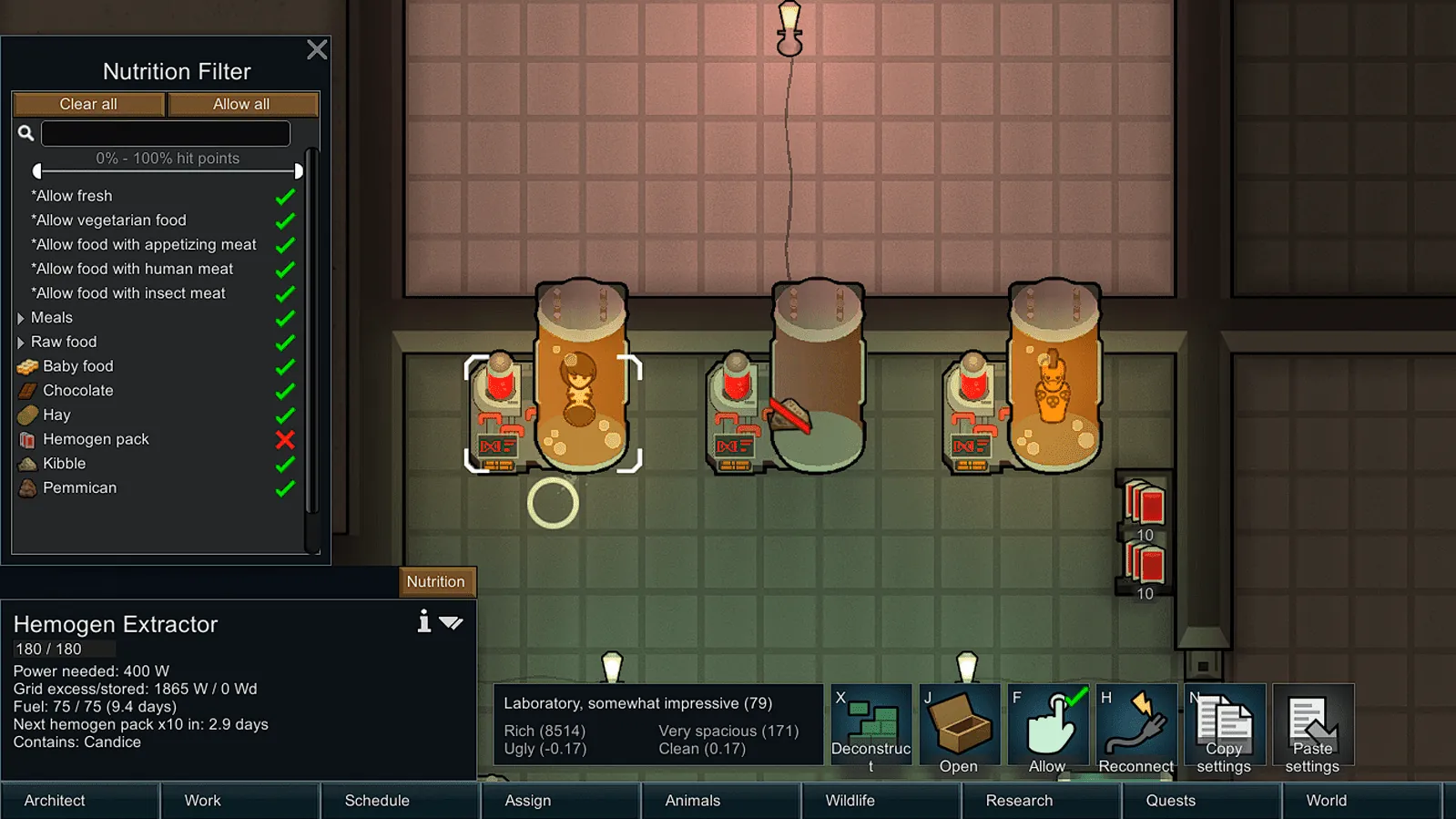Click the Reconnect power command

coord(1135,727)
